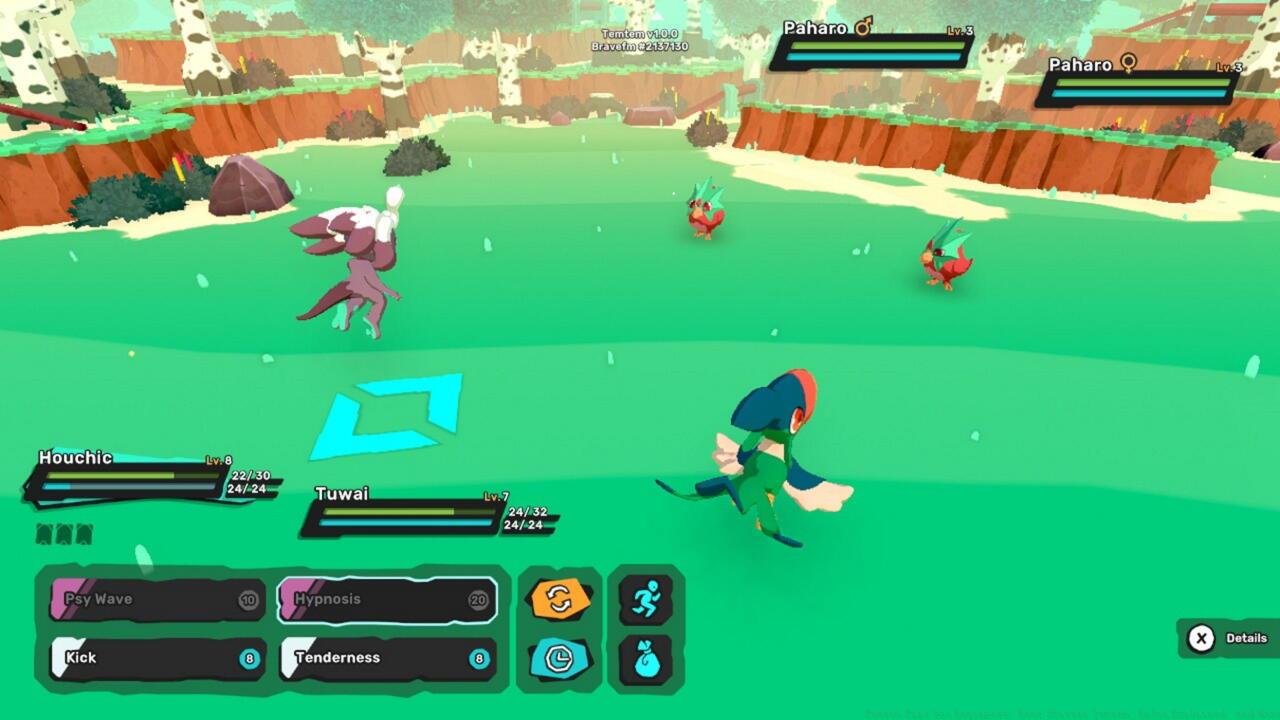The height and width of the screenshot is (720, 1280).
Task: Click the run away icon to flee battle
Action: click(646, 599)
